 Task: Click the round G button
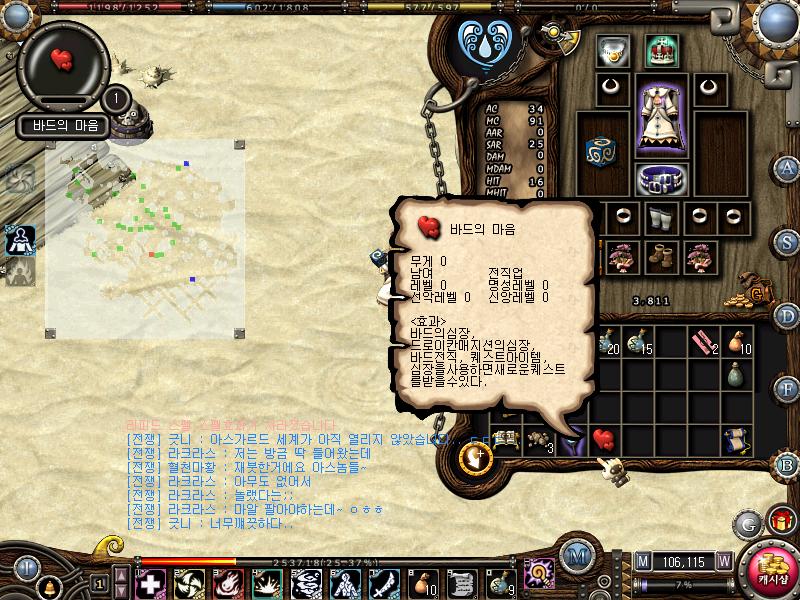point(747,523)
